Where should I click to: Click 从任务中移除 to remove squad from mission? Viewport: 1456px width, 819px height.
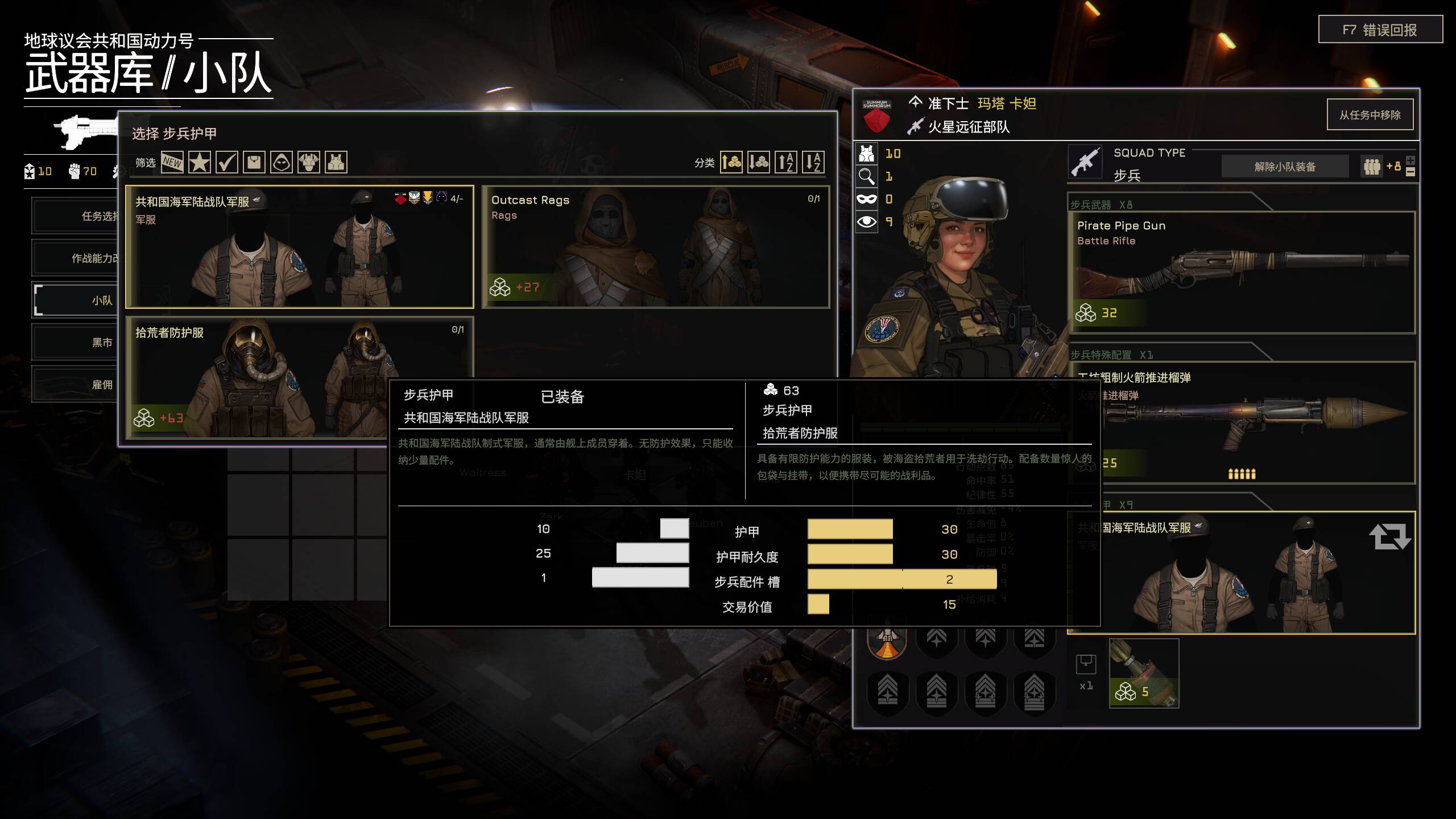[1370, 115]
